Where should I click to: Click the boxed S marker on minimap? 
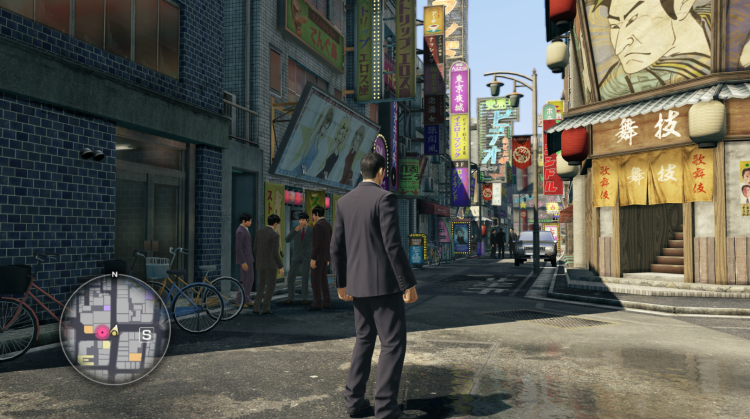146,335
